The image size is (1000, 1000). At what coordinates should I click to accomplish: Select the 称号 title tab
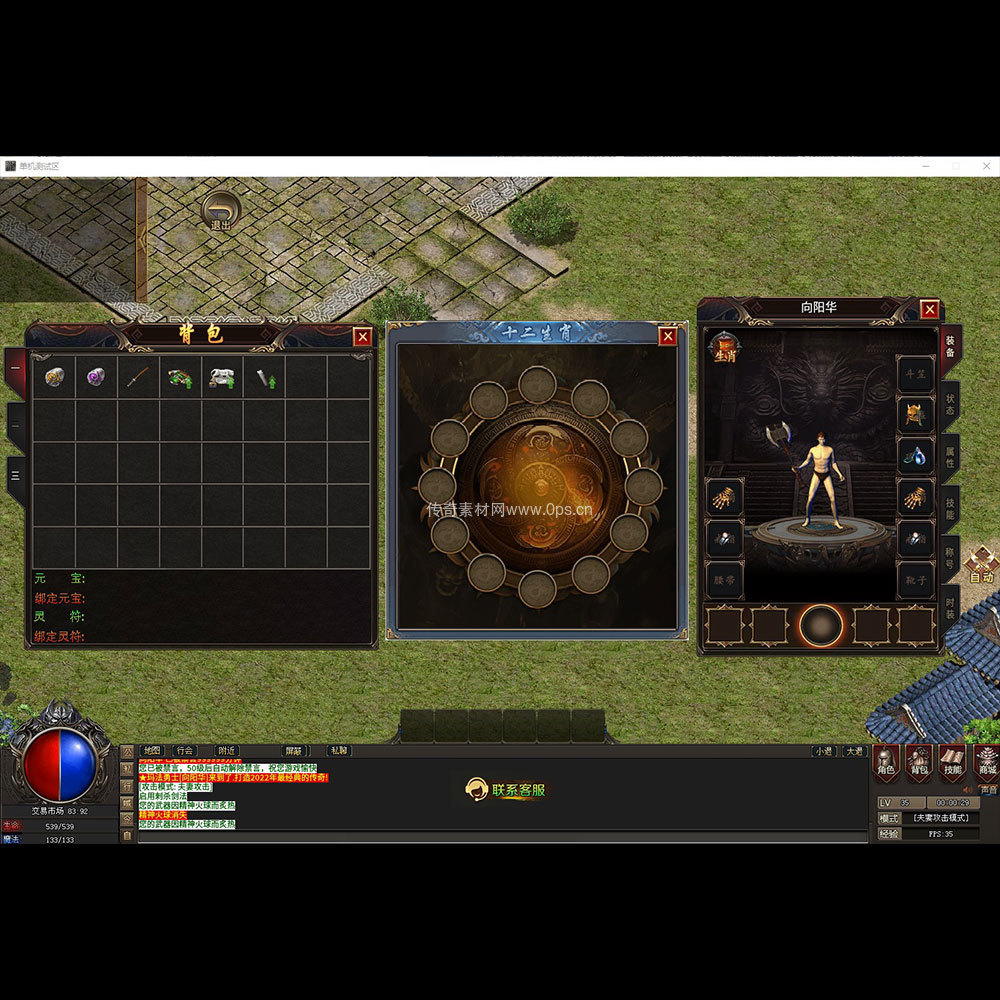[950, 561]
